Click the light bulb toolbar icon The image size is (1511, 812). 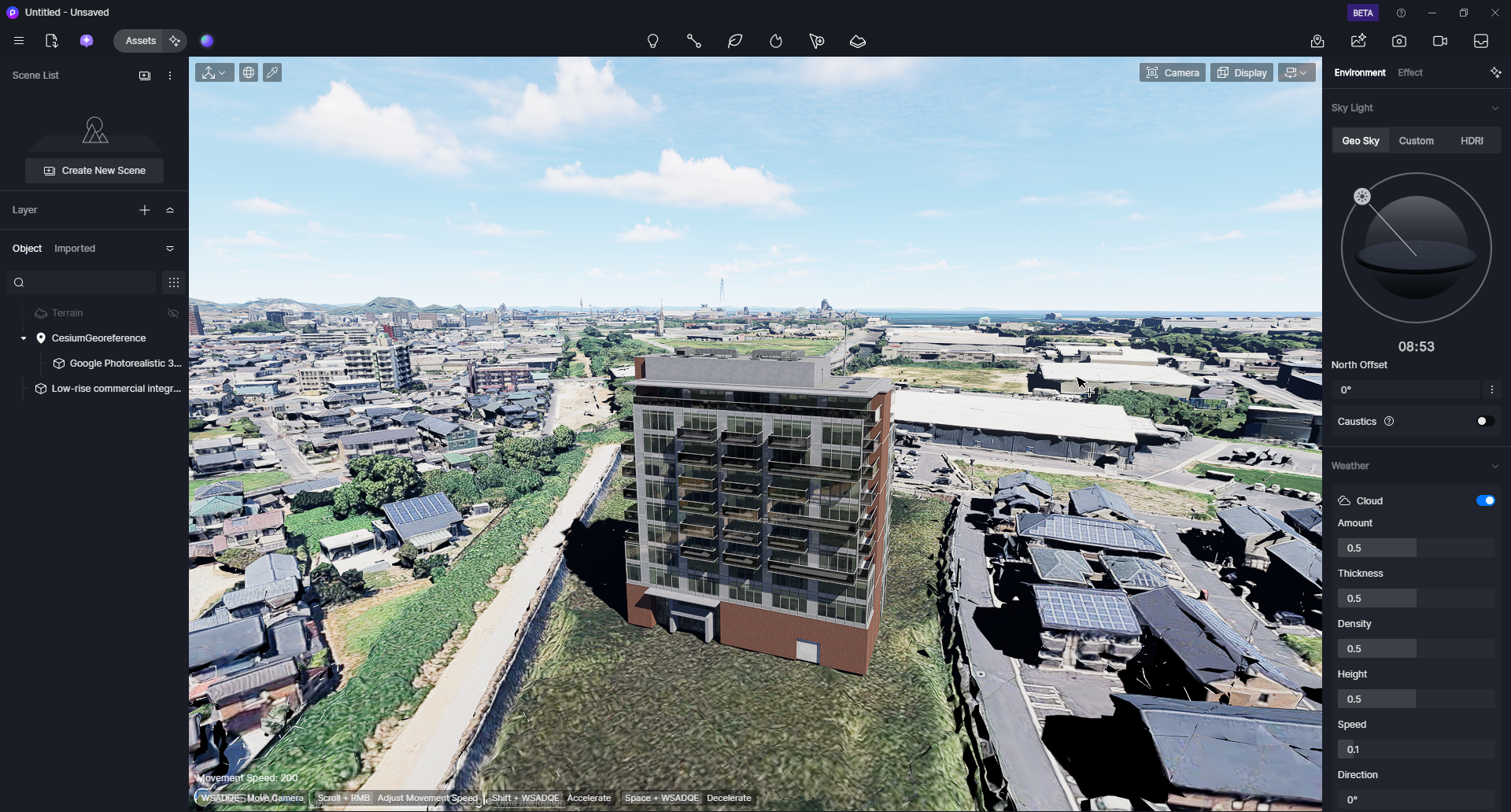coord(652,42)
